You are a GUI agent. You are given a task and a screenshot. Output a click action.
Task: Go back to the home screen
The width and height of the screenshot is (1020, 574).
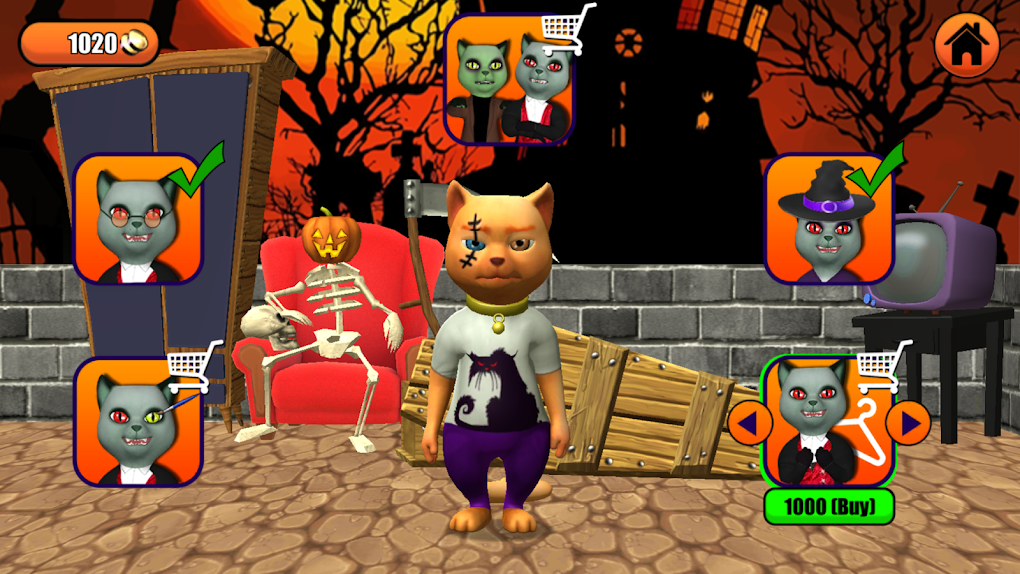(x=966, y=44)
